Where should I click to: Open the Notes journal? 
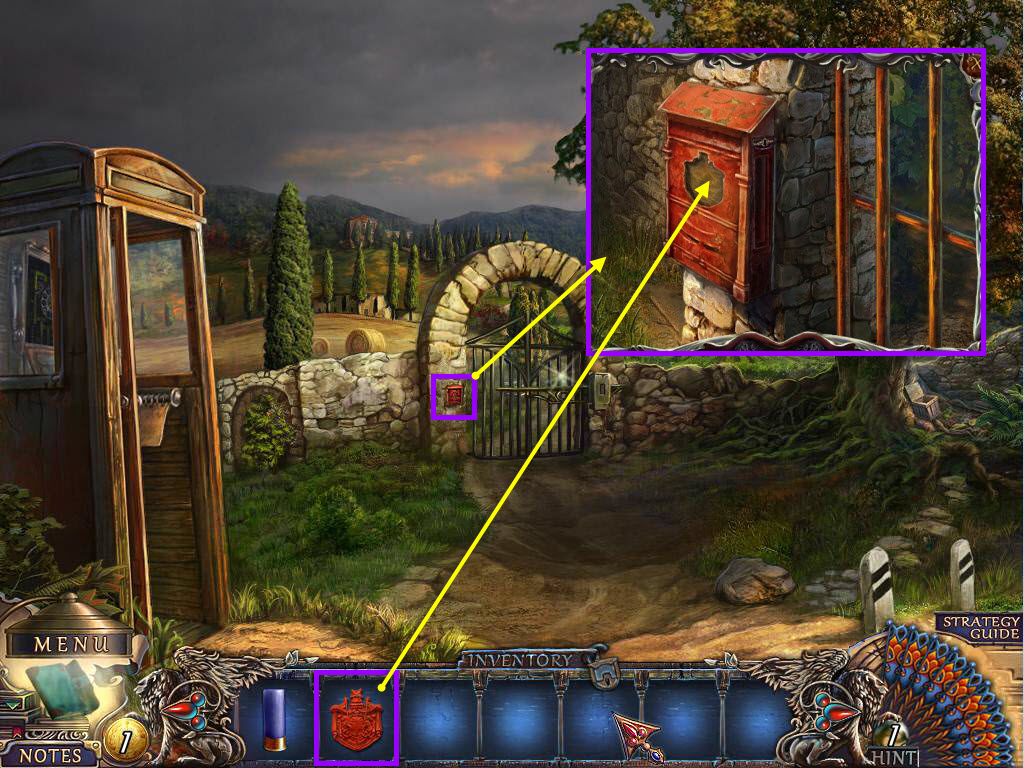(x=48, y=754)
